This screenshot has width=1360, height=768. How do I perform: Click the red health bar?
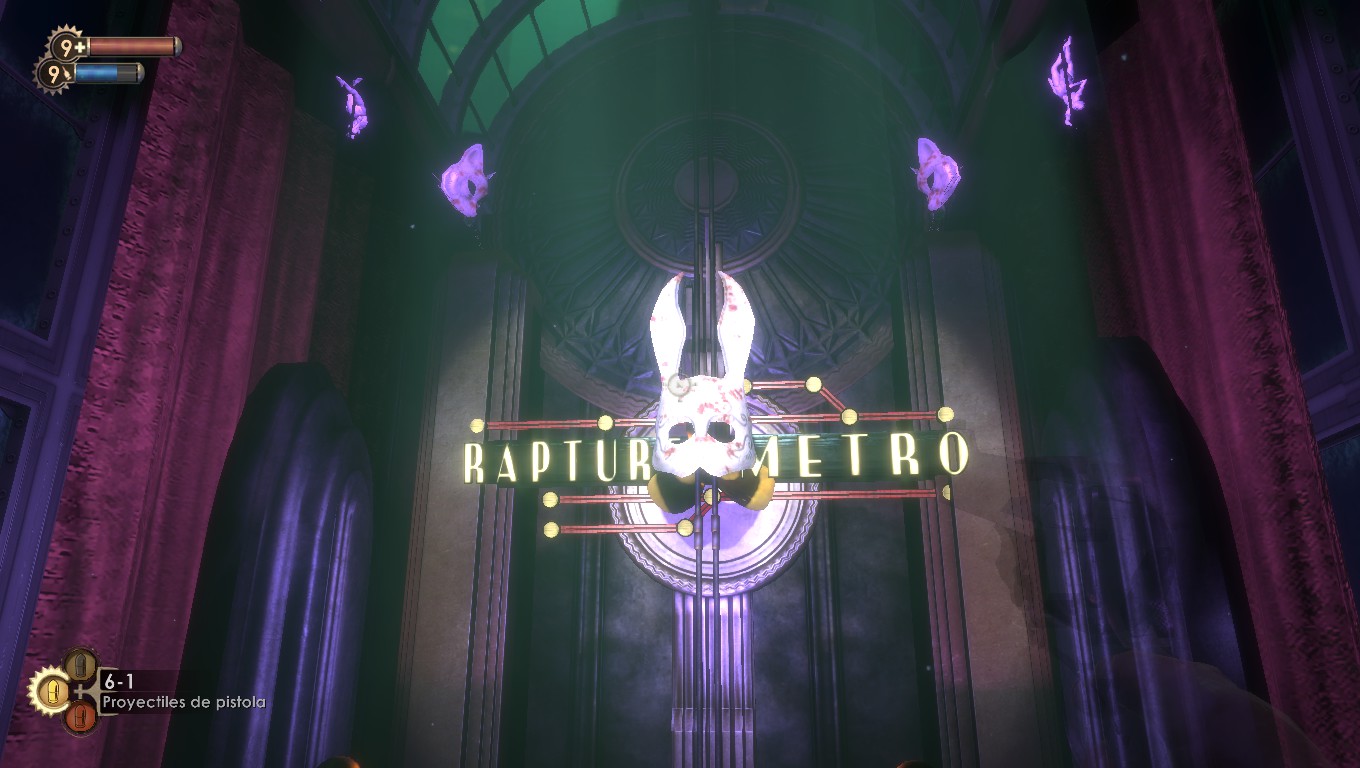coord(133,46)
